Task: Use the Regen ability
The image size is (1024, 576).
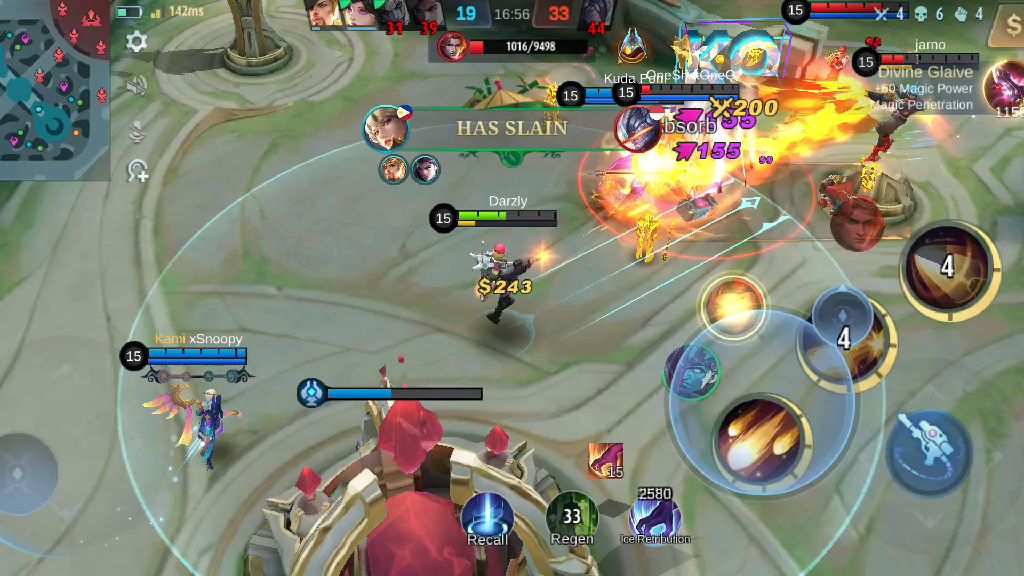Action: tap(572, 518)
